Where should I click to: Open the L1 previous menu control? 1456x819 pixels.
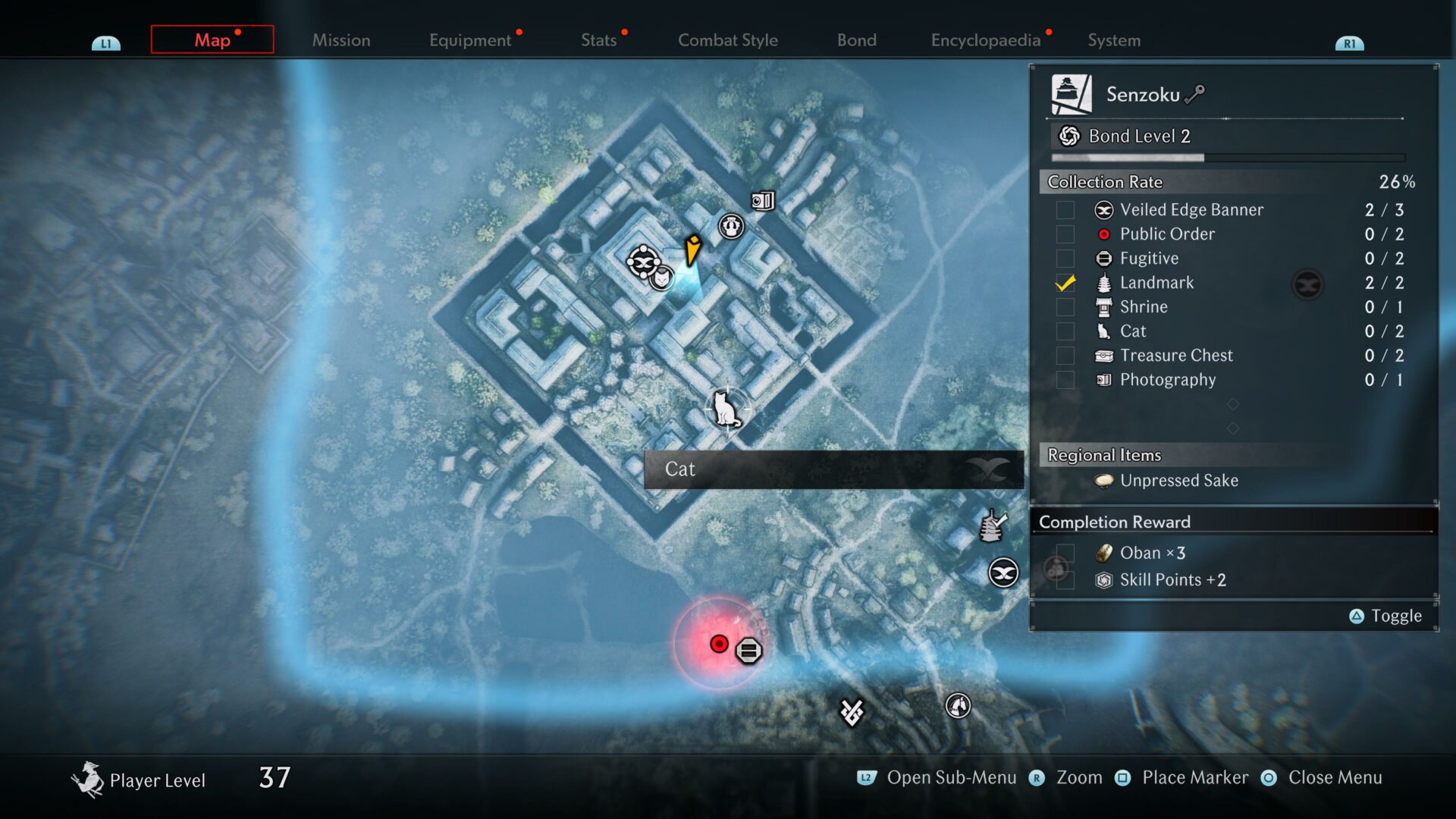pos(105,43)
